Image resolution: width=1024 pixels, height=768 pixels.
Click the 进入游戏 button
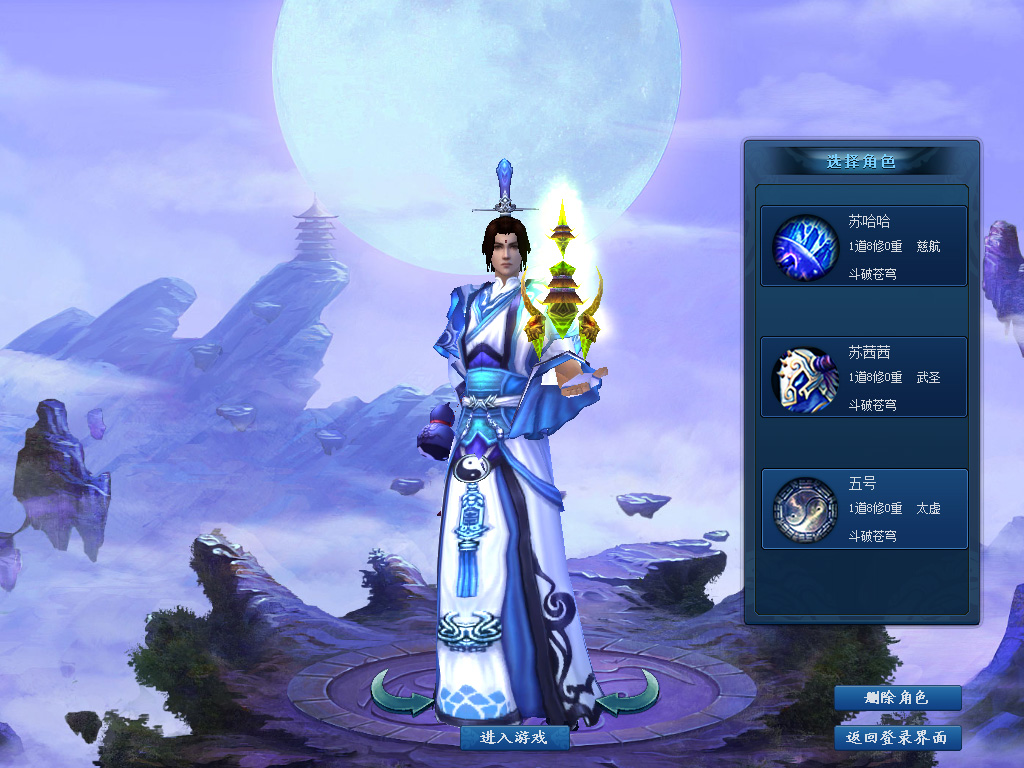515,738
